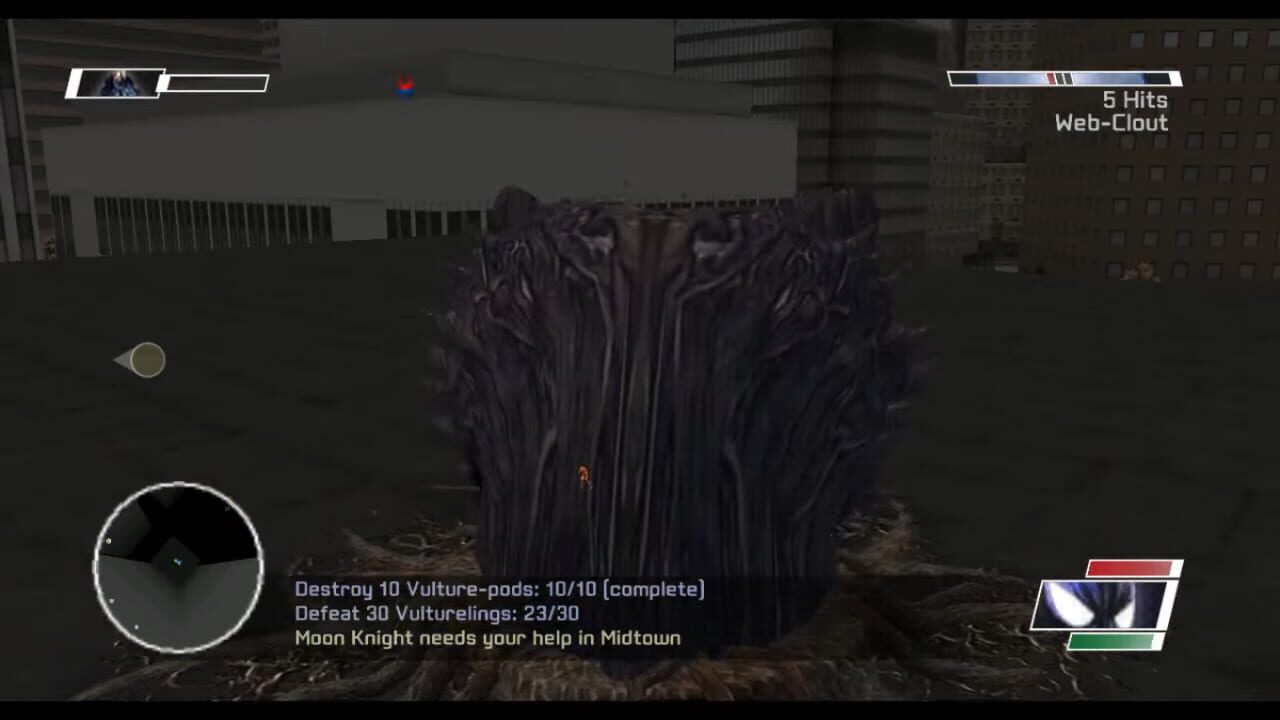Select the 'Destroy 10 Vulture-pods' objective line
The image size is (1280, 720).
click(497, 590)
